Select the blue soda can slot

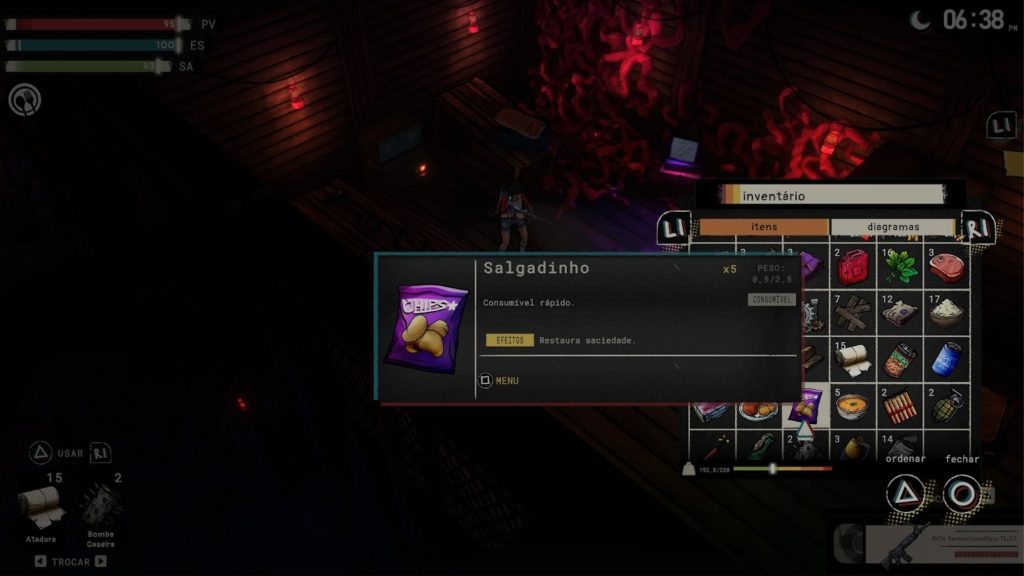946,358
